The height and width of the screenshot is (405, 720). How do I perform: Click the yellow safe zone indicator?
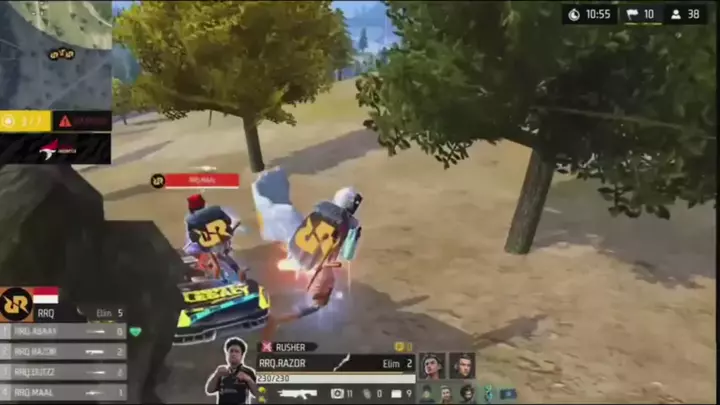click(x=26, y=121)
